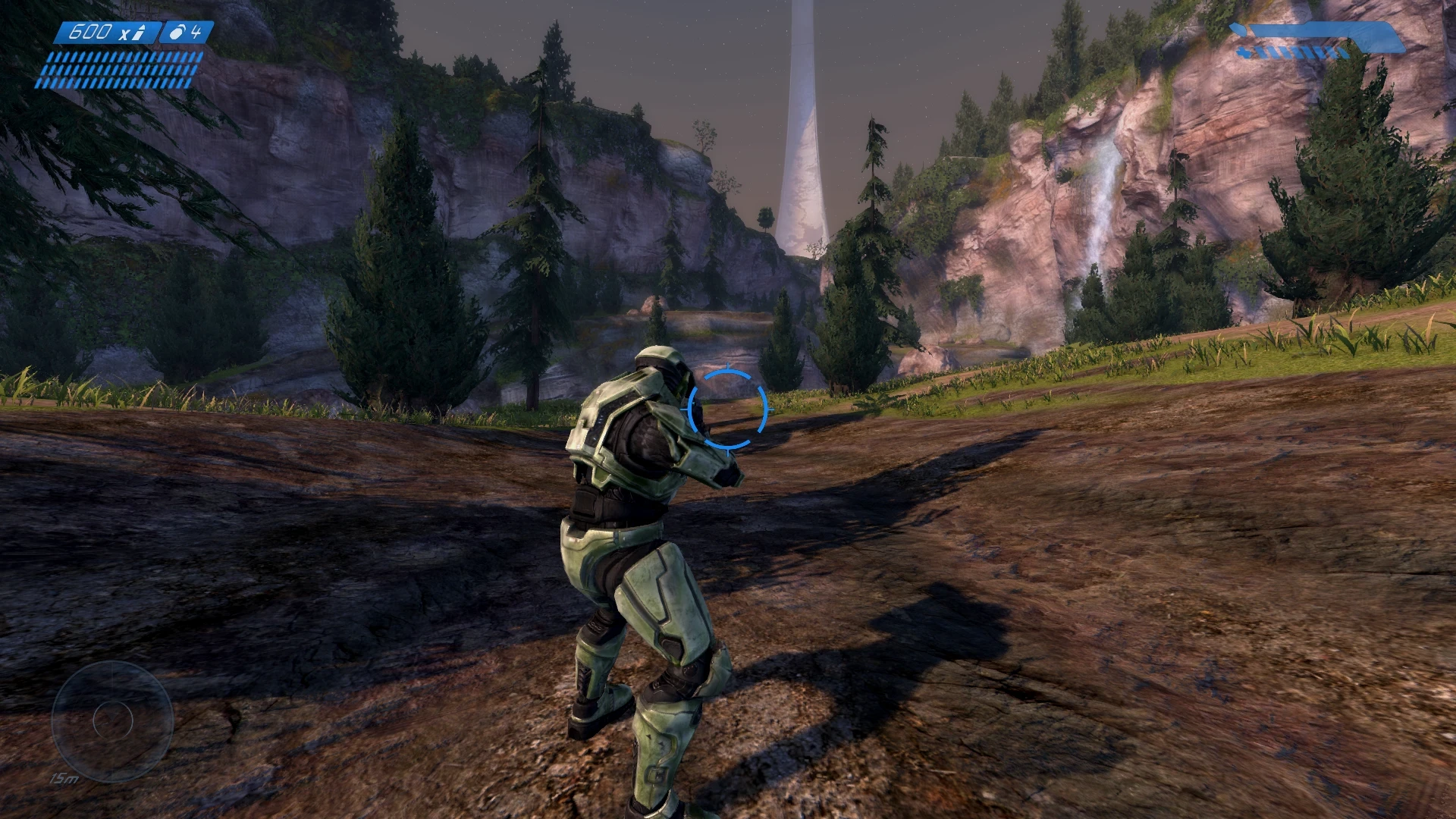The height and width of the screenshot is (819, 1456).
Task: Click the health cross icon
Action: (x=1244, y=52)
